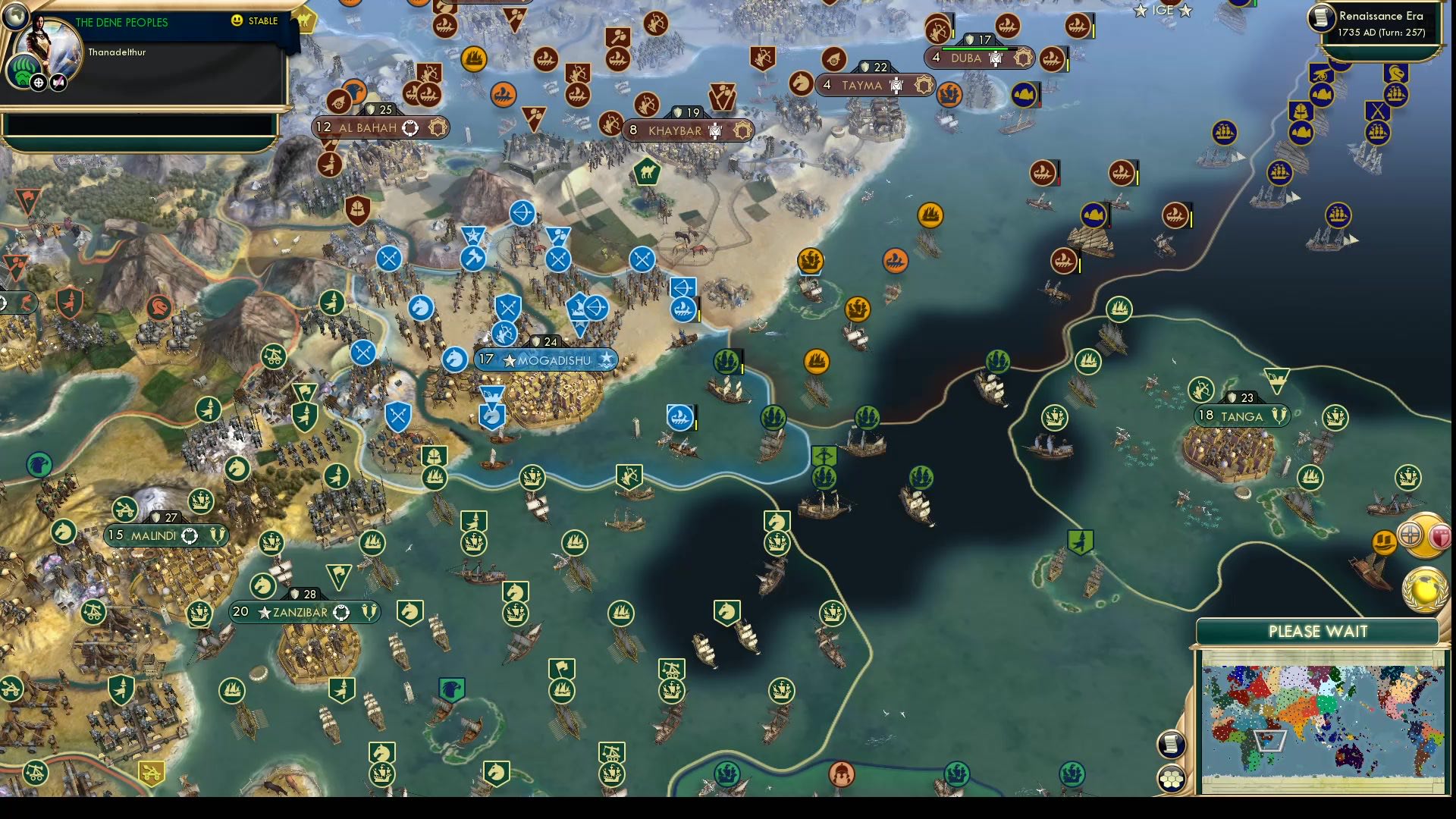Screen dimensions: 1456x819
Task: Click inside the minimap under PLEASE WAIT
Action: point(1319,719)
